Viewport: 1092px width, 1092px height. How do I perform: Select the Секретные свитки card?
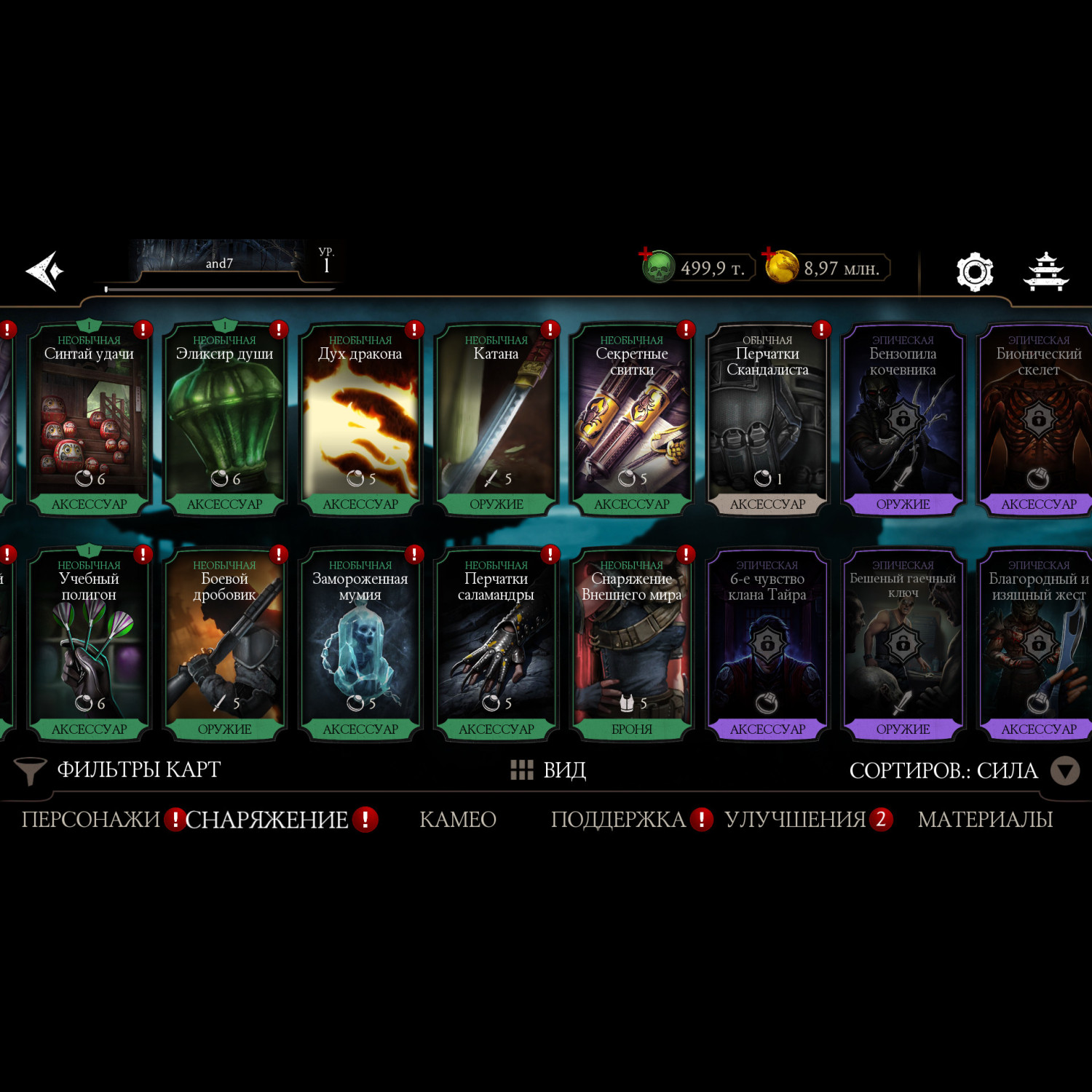632,420
